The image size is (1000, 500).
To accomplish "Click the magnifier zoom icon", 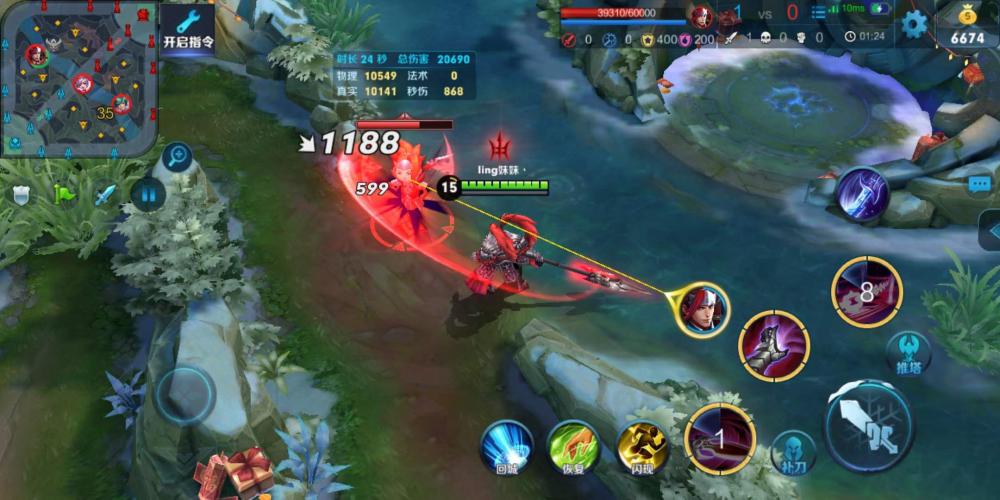I will point(176,155).
